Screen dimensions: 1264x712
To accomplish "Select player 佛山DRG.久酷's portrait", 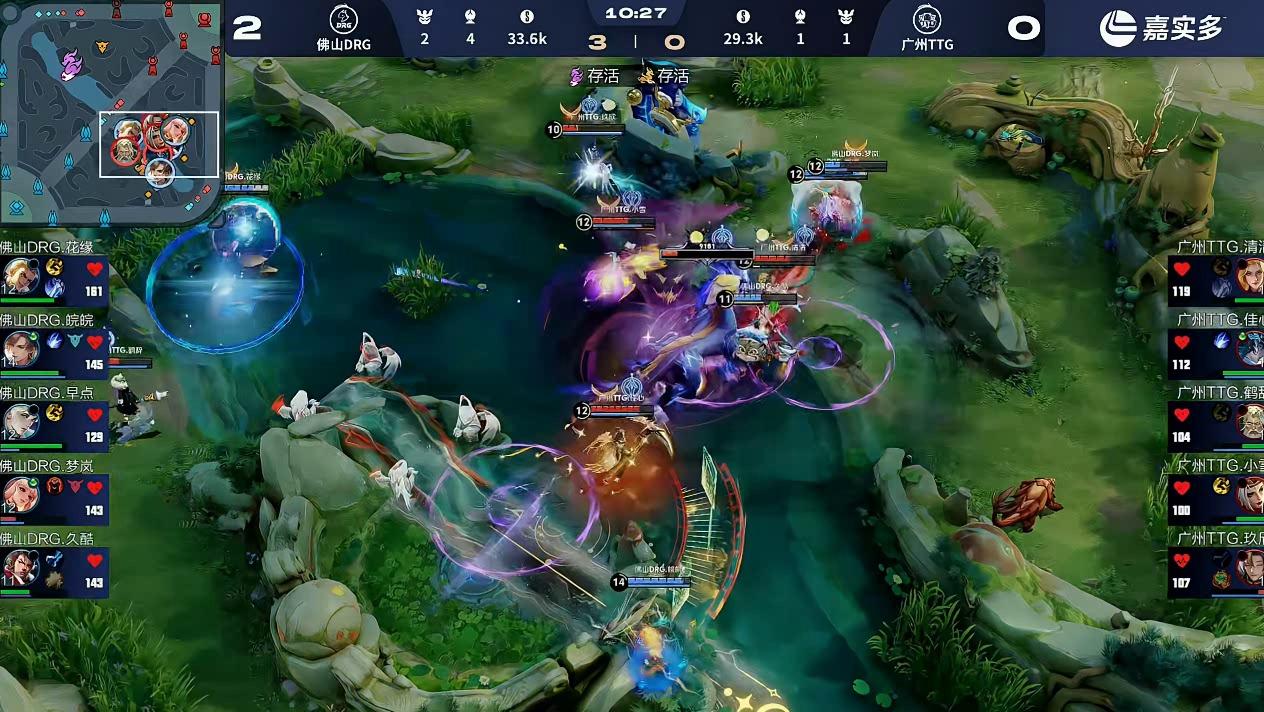I will pos(20,567).
